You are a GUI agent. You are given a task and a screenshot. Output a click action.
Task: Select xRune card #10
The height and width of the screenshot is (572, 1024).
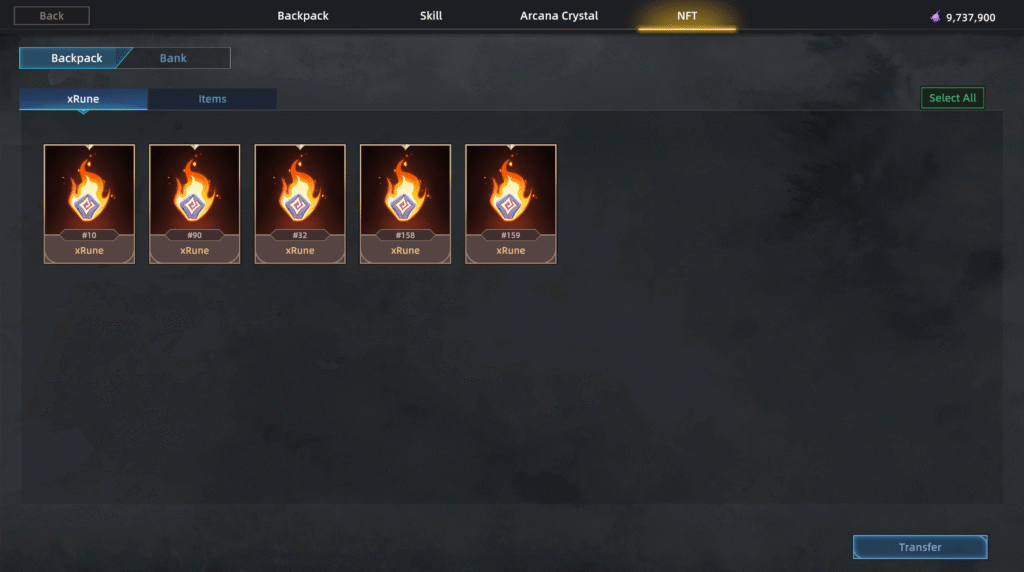pyautogui.click(x=89, y=204)
